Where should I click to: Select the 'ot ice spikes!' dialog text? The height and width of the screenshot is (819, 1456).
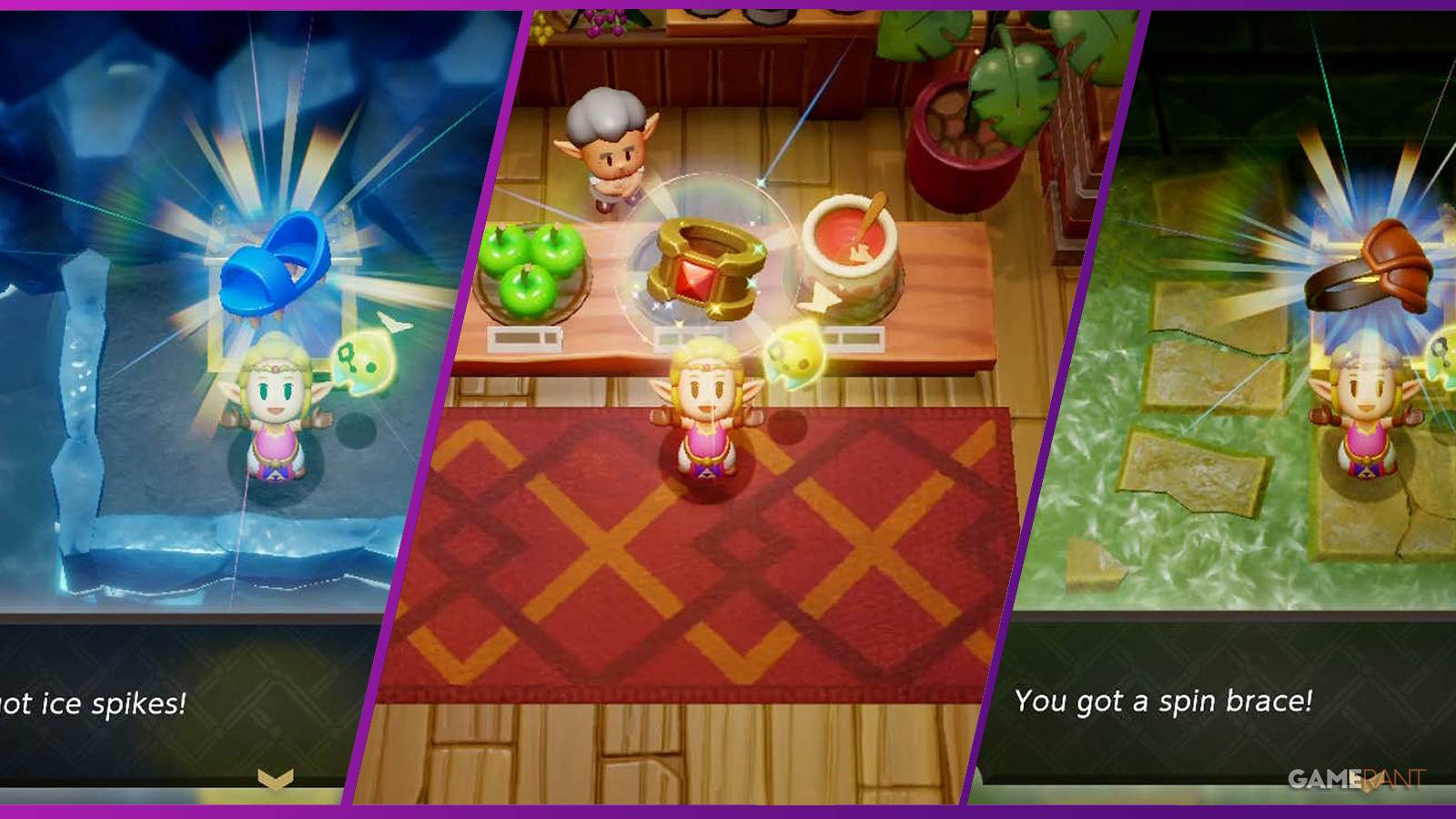click(91, 701)
